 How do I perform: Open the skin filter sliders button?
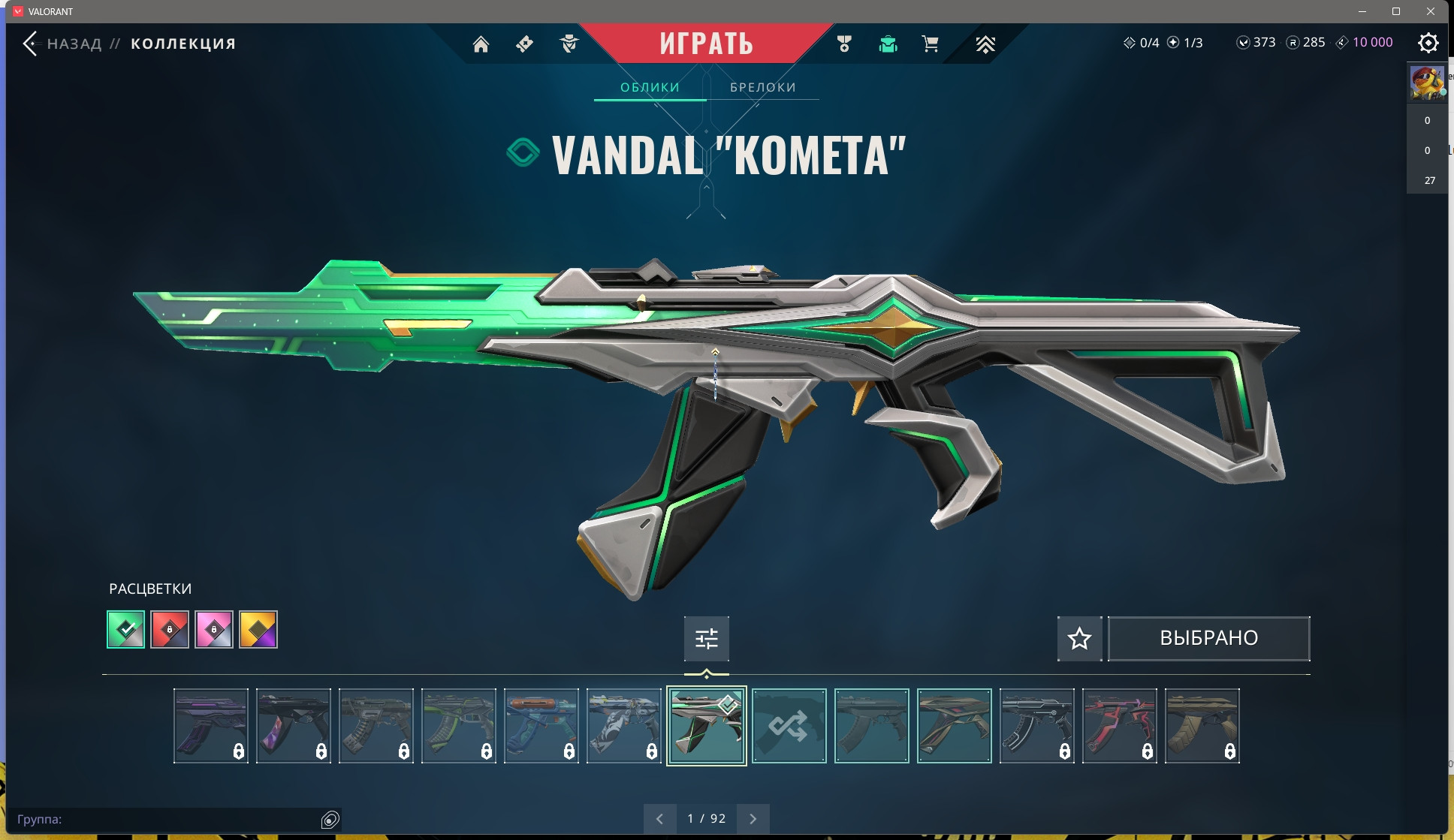pos(706,639)
